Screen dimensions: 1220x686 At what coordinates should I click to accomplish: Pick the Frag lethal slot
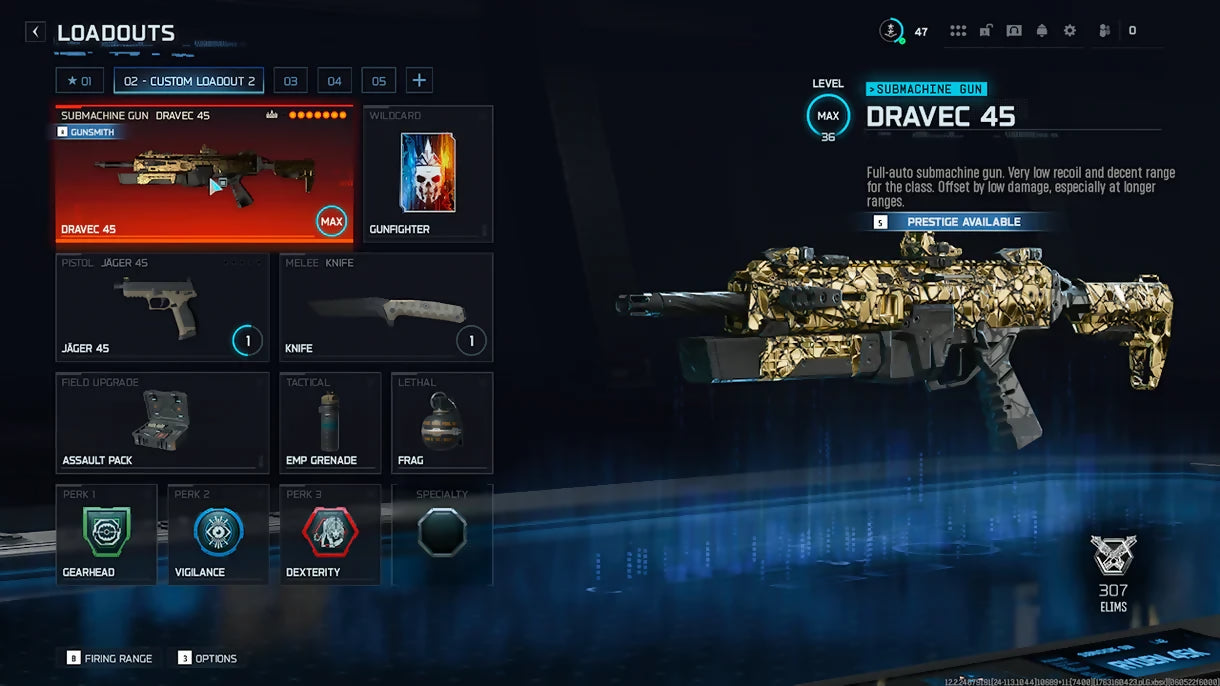(441, 422)
